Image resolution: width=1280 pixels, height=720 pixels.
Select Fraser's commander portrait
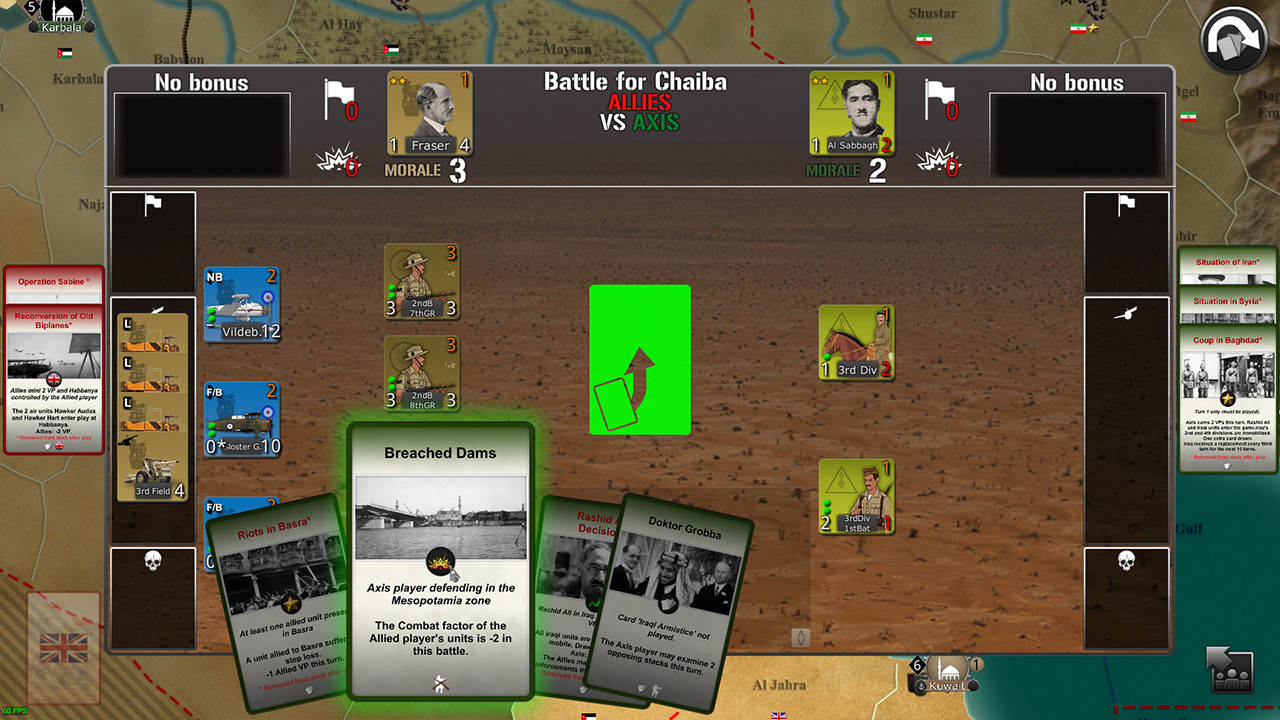pos(429,110)
